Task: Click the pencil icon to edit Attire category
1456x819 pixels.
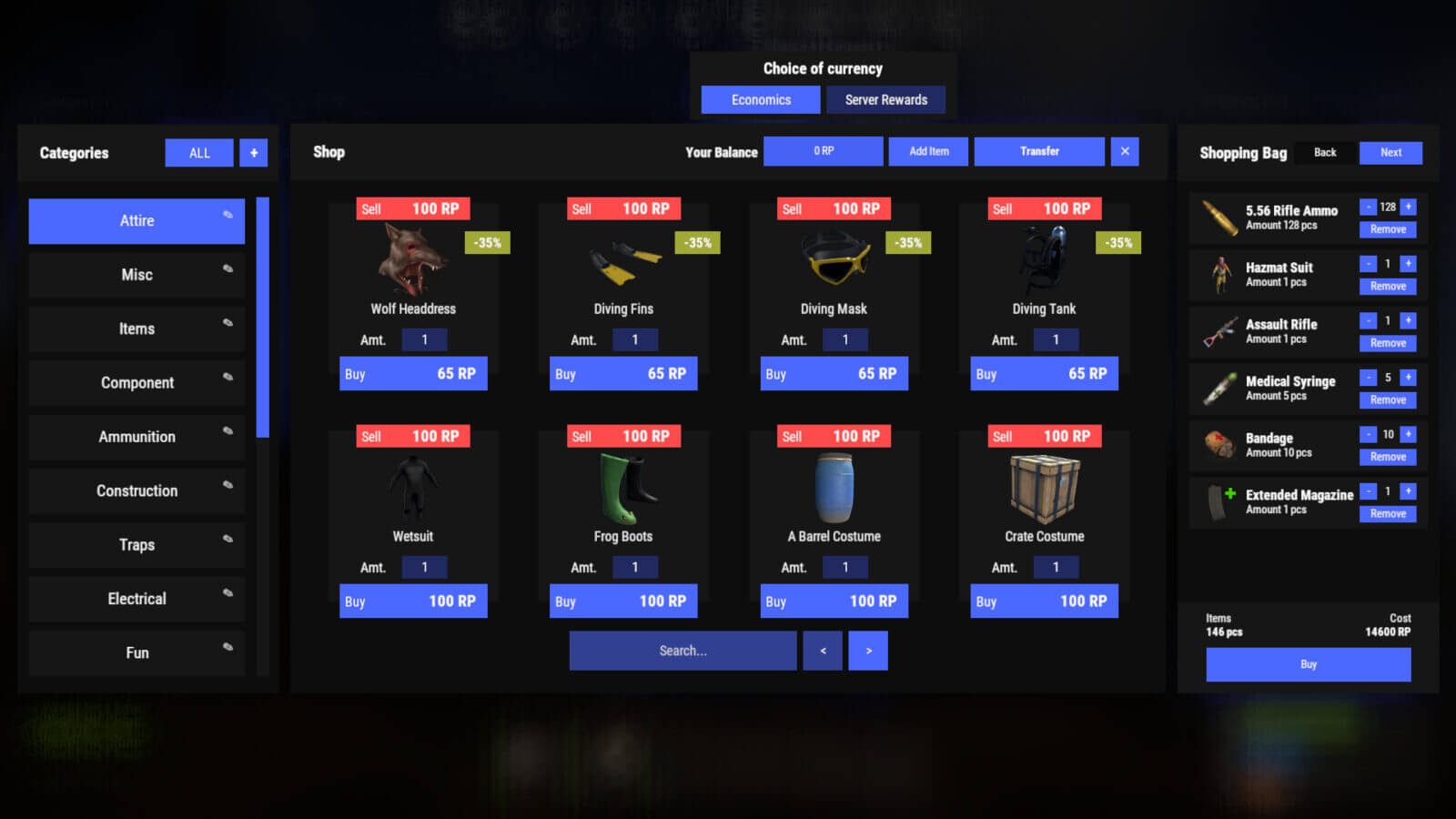Action: coord(227,215)
